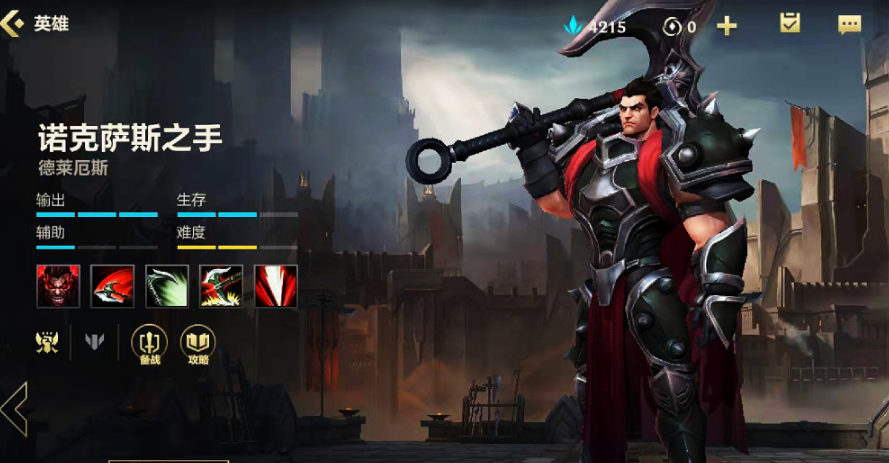Open the clipboard checkmark missions icon

click(790, 24)
